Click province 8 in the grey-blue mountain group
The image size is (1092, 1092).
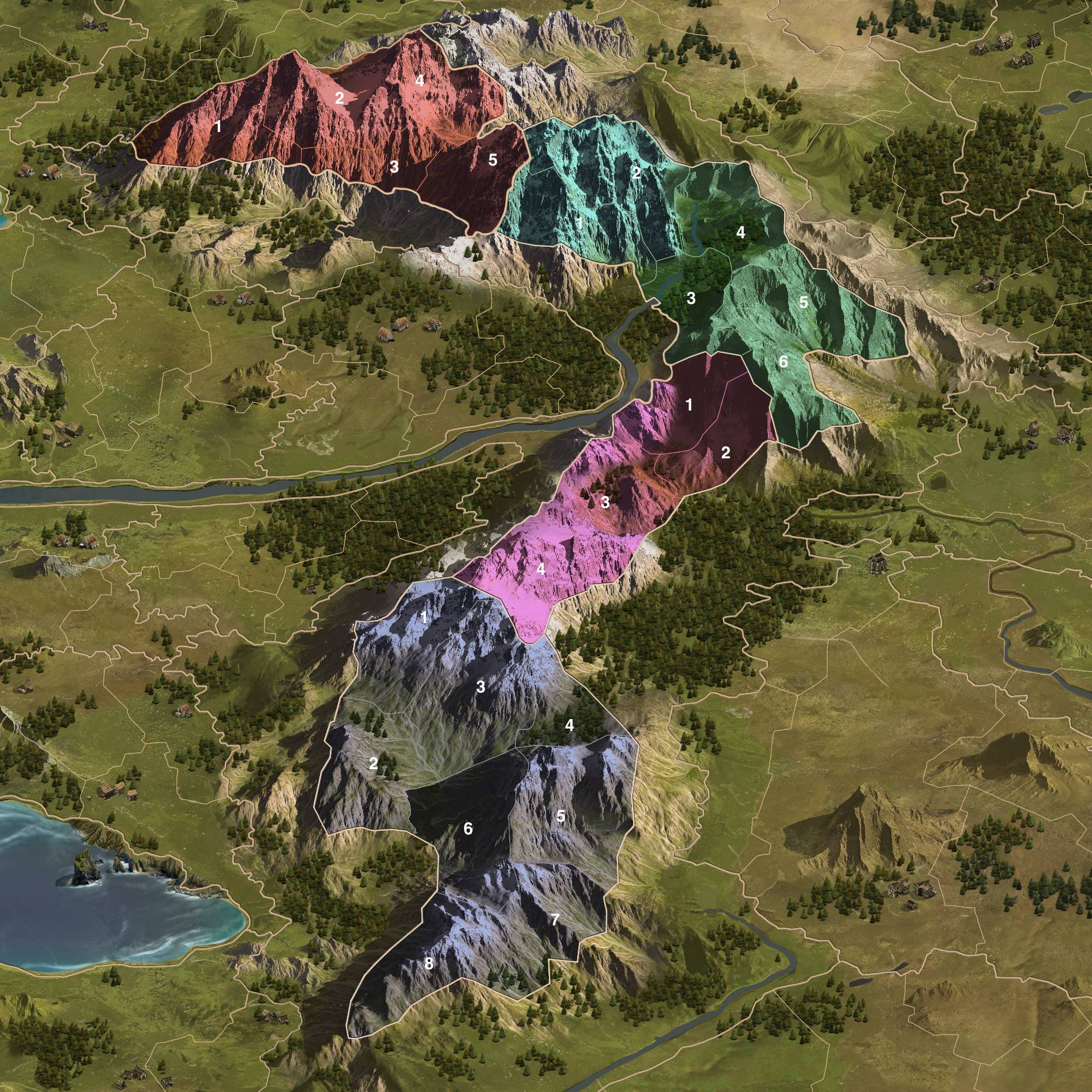[428, 963]
